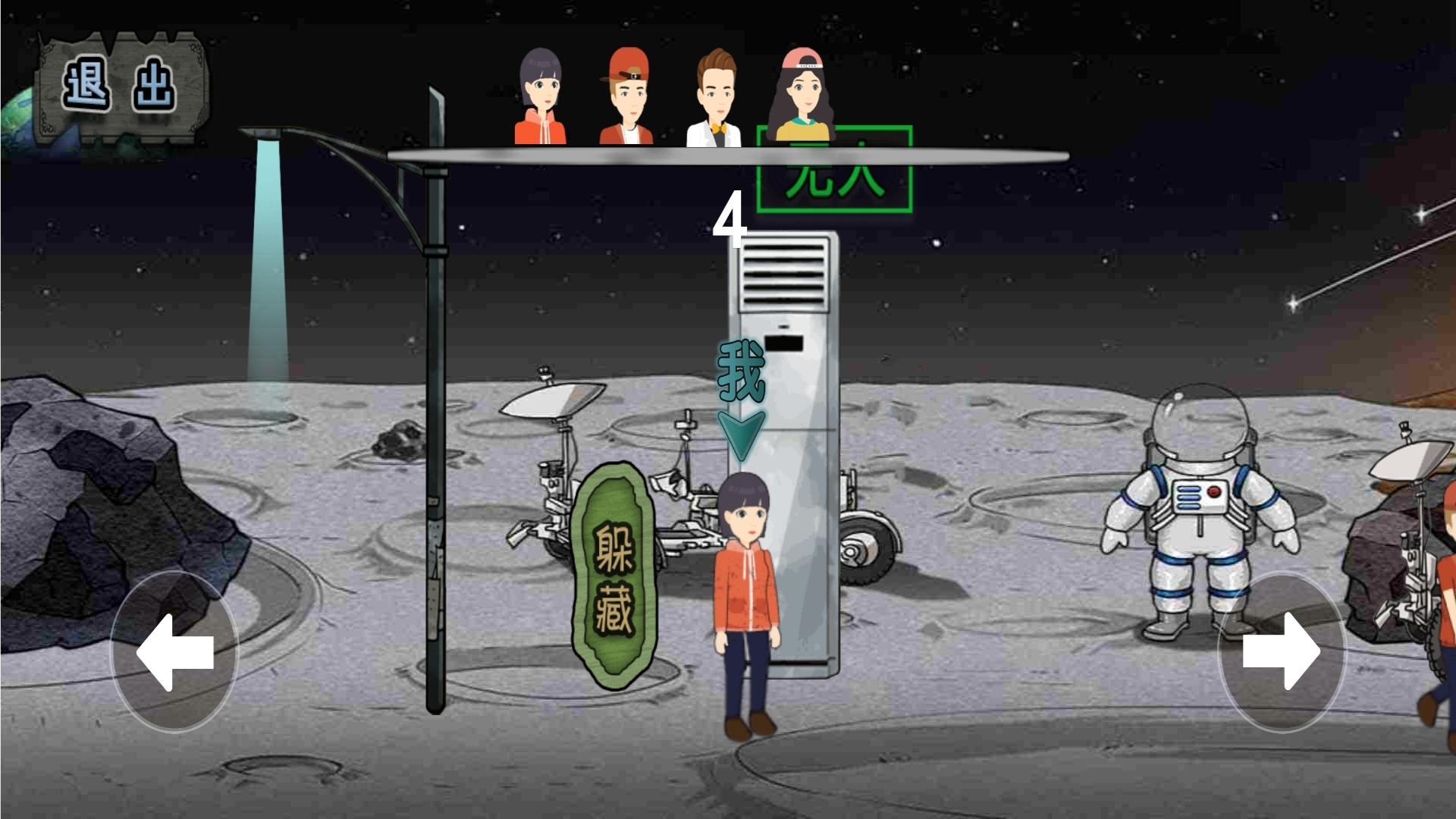The image size is (1456, 819).
Task: Tap the street lamp pole
Action: coord(435,417)
